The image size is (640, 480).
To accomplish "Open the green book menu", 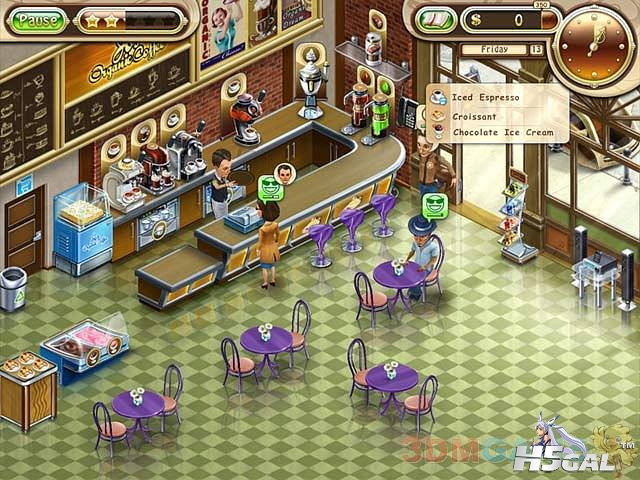I will 436,19.
